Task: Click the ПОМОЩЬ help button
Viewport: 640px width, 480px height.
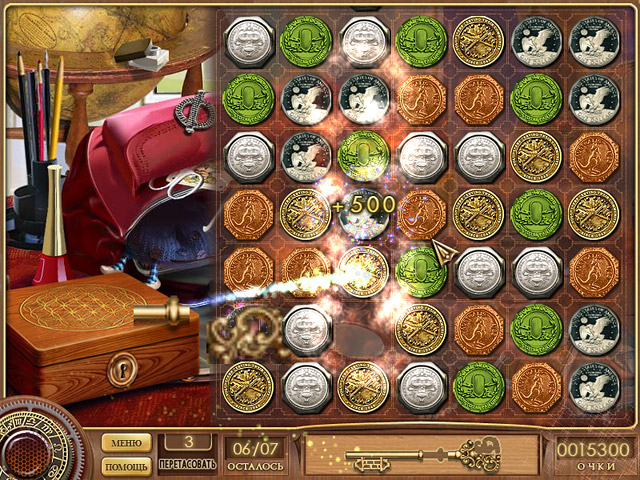Action: tap(125, 466)
